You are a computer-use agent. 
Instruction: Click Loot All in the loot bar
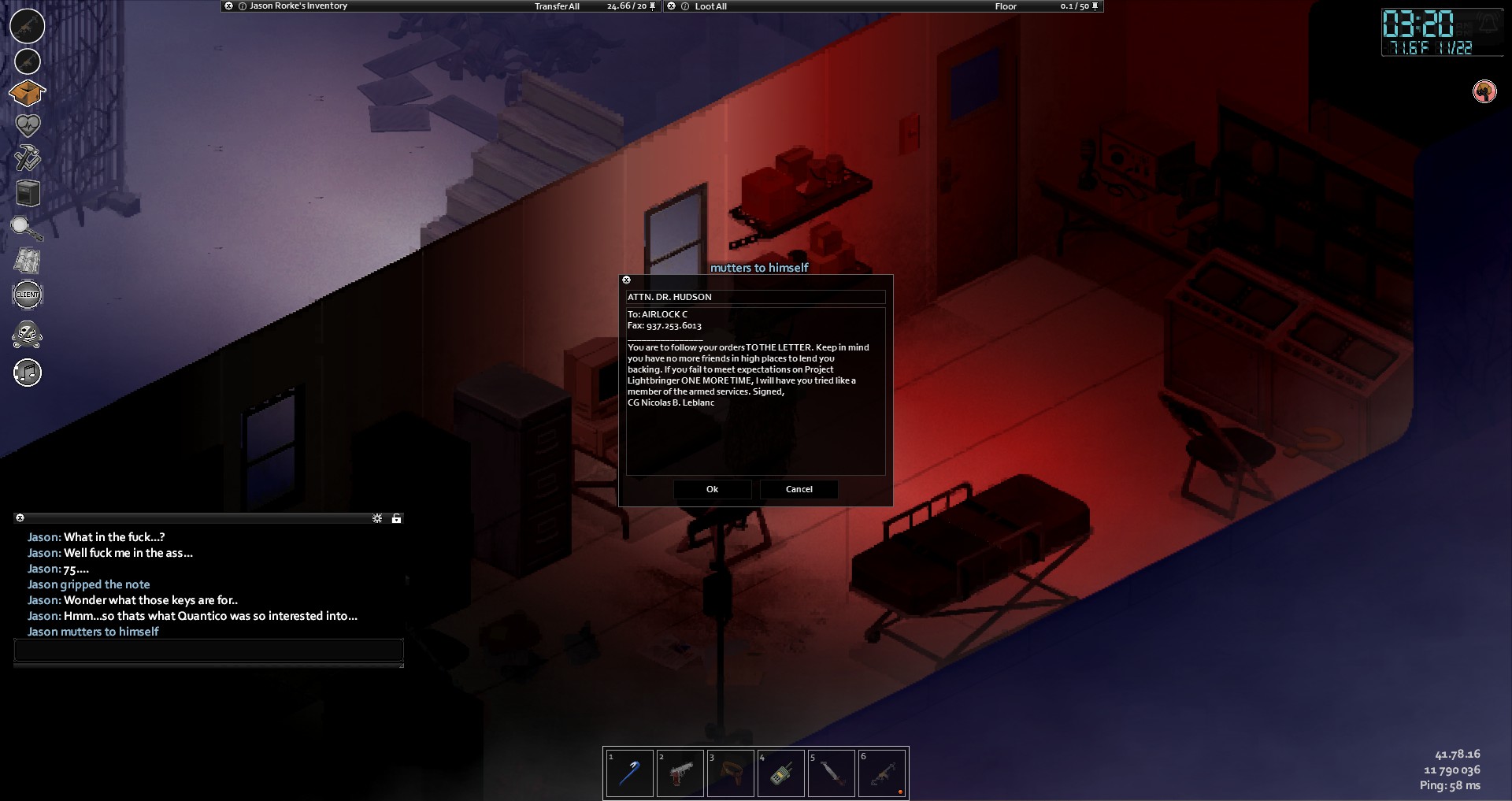710,6
